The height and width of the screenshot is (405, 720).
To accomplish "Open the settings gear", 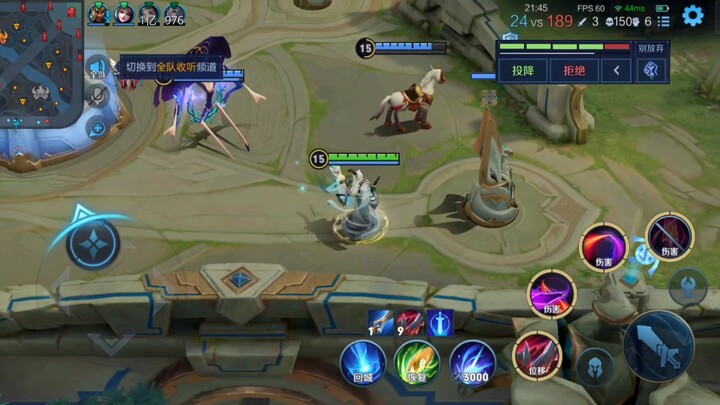I will coord(693,15).
